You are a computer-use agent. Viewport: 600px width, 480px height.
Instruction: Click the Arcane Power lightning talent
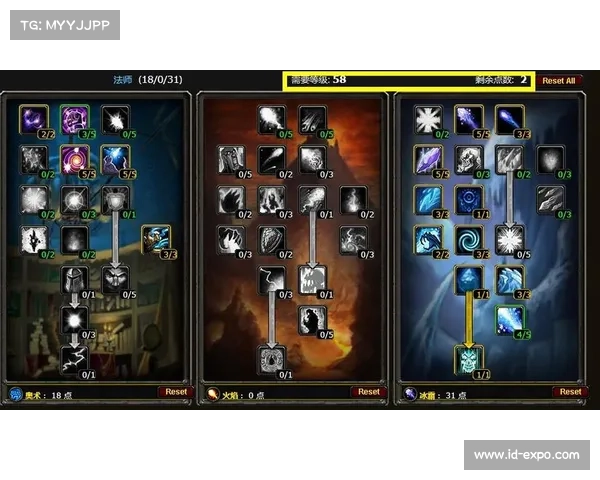[x=75, y=357]
